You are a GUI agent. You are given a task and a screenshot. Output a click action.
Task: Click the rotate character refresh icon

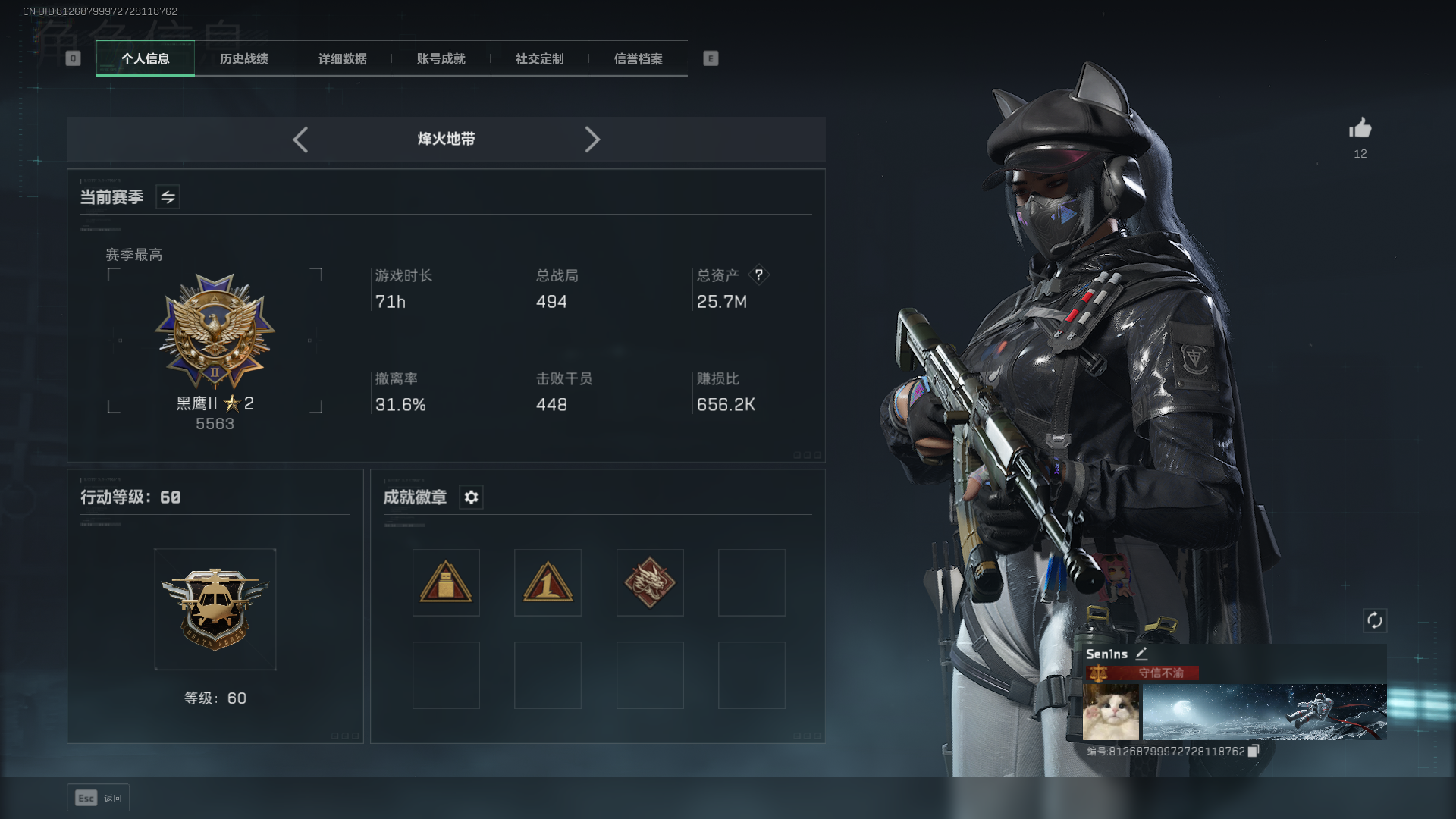pos(1375,620)
